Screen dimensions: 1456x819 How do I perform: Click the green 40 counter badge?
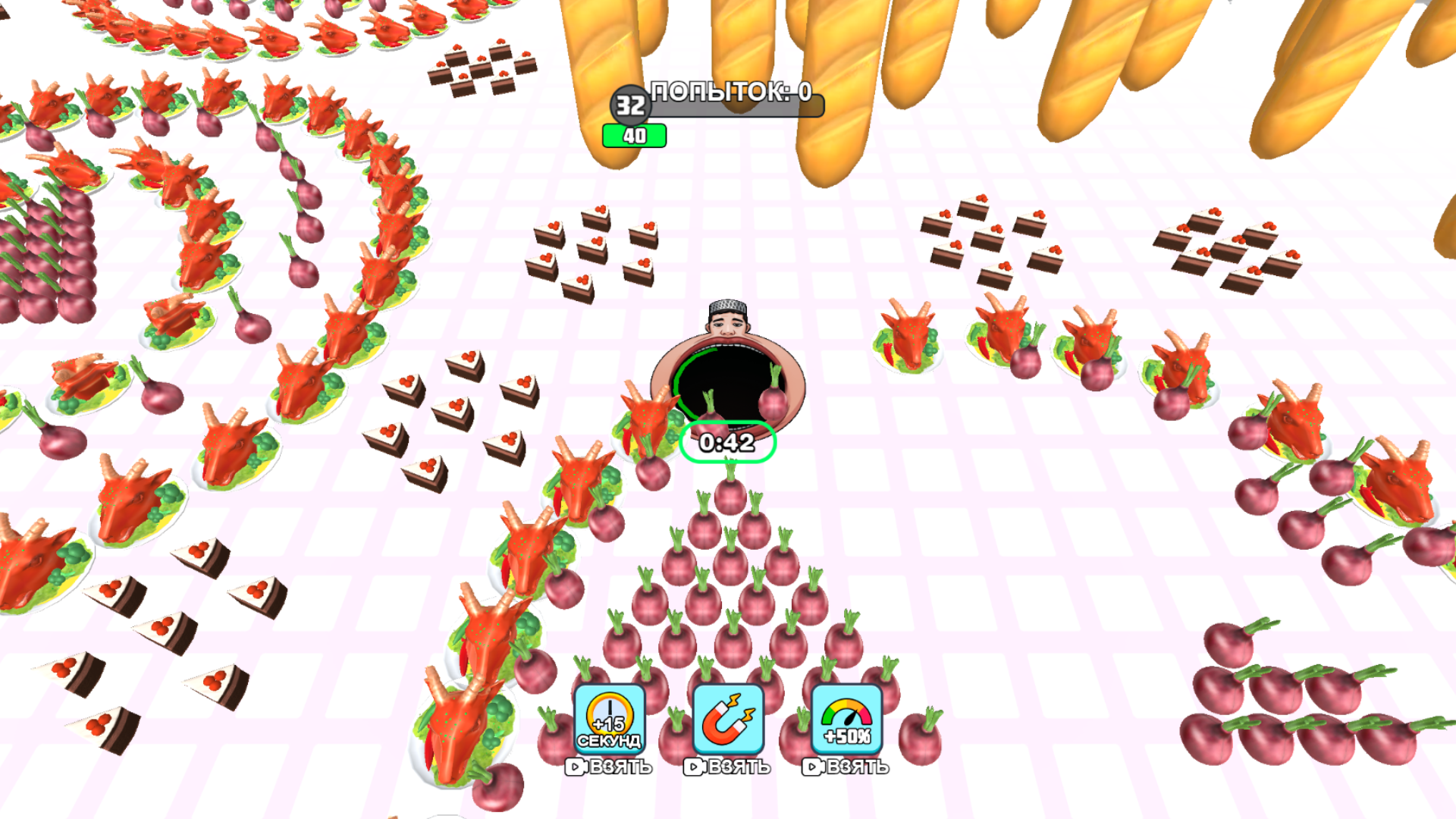(634, 133)
